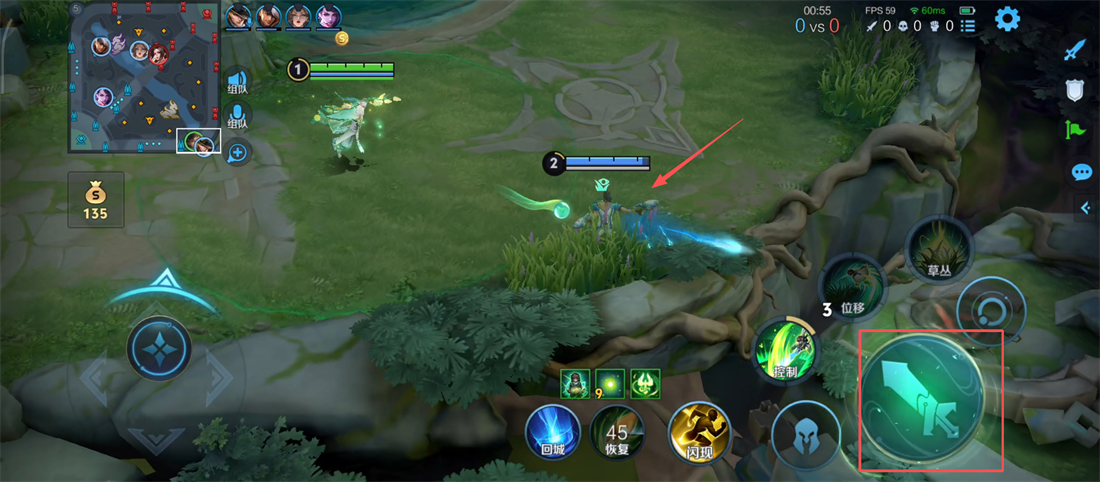
Task: Activate the 控制 skill
Action: pyautogui.click(x=786, y=350)
